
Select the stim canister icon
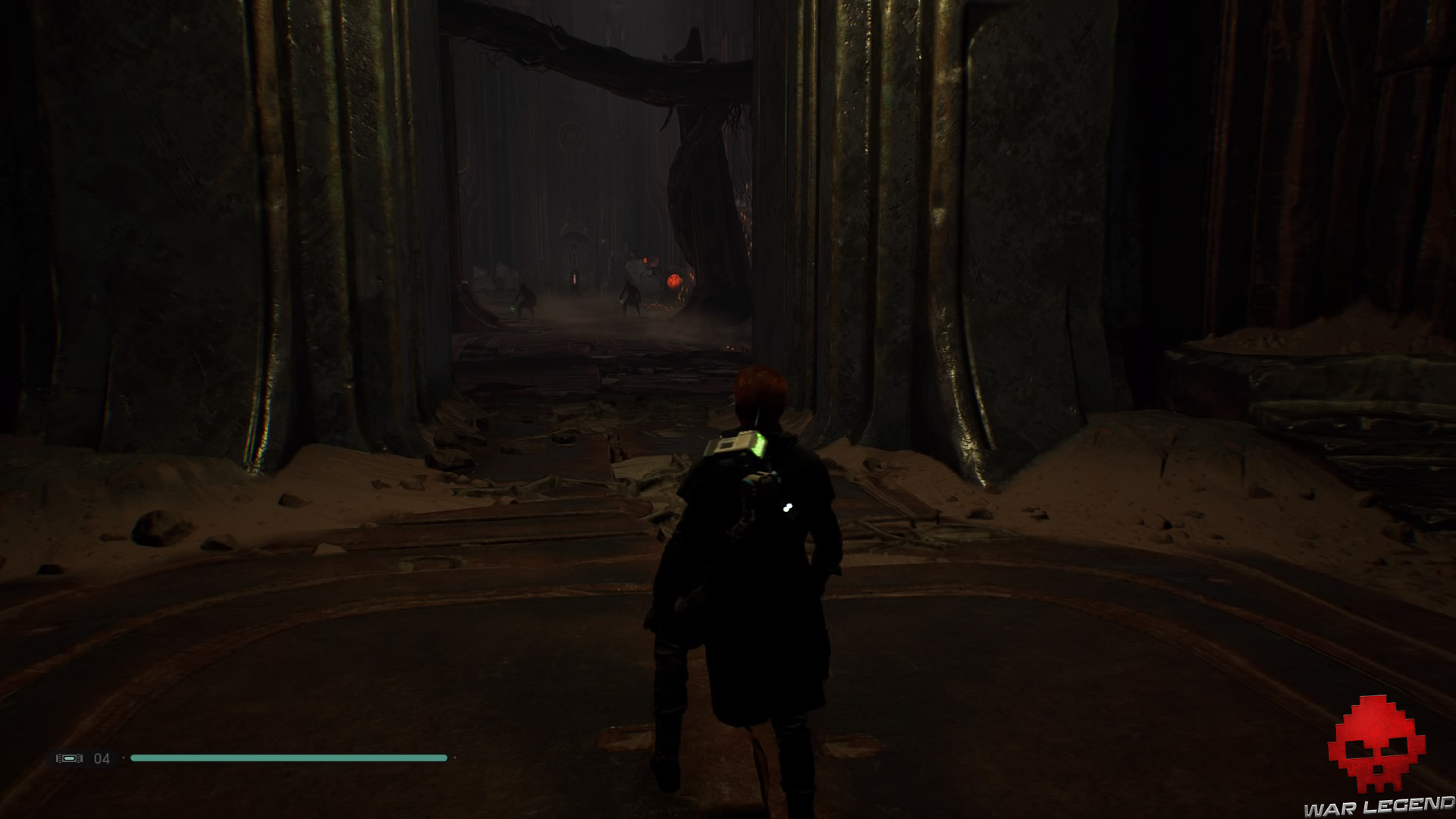point(69,758)
